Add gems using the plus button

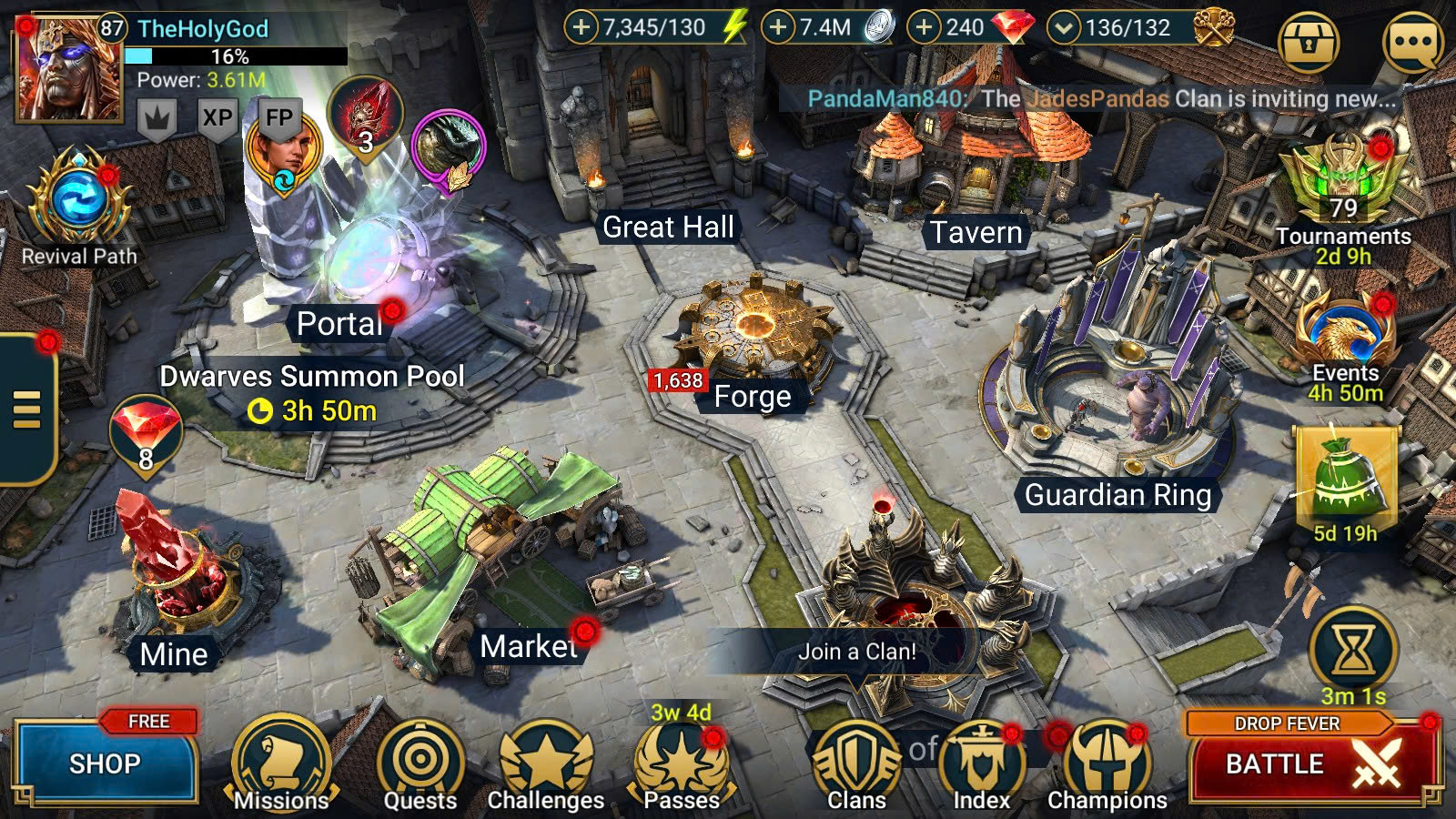point(924,27)
